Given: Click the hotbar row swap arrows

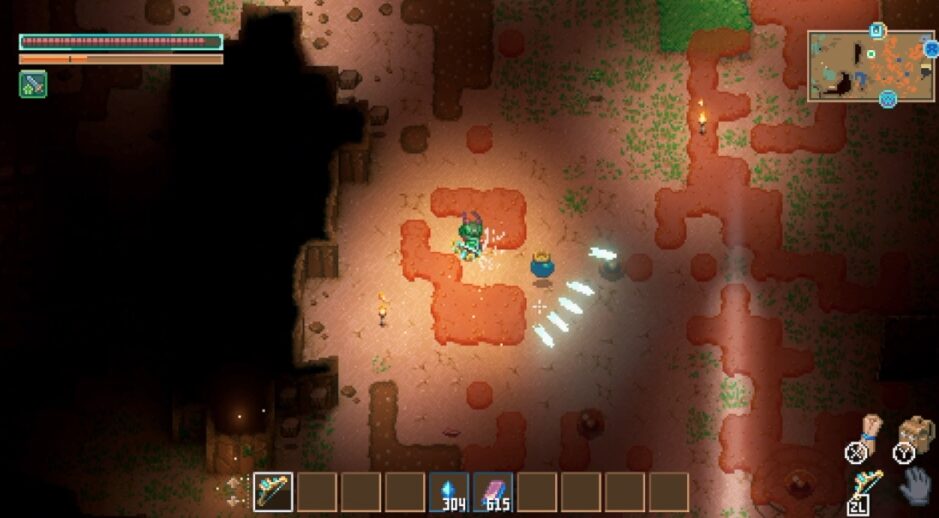Looking at the screenshot, I should 234,491.
